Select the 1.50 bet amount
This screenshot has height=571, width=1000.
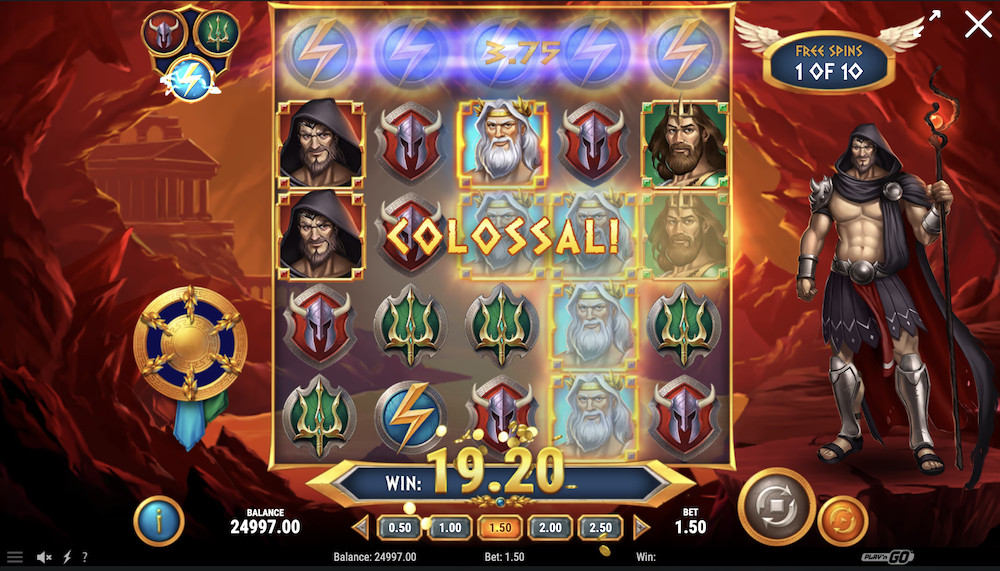[x=501, y=527]
